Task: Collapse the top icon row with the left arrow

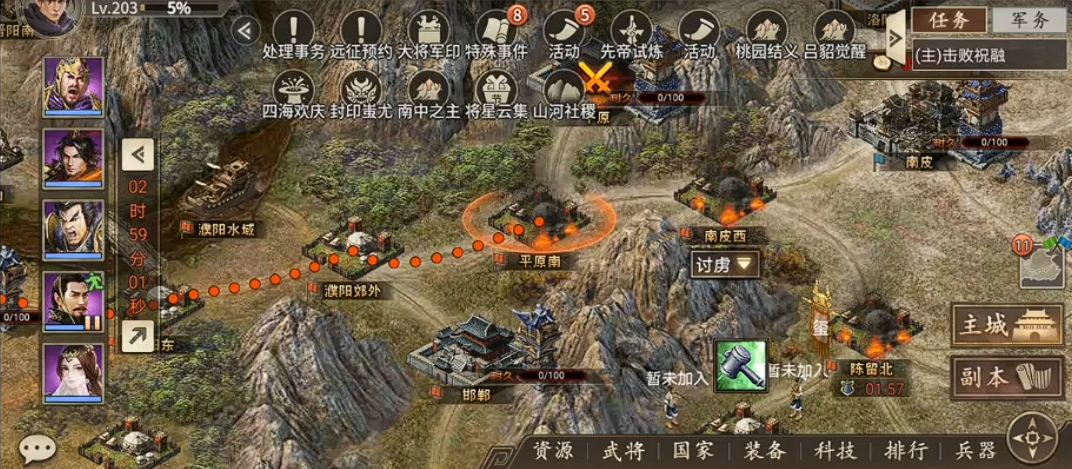Action: point(245,29)
